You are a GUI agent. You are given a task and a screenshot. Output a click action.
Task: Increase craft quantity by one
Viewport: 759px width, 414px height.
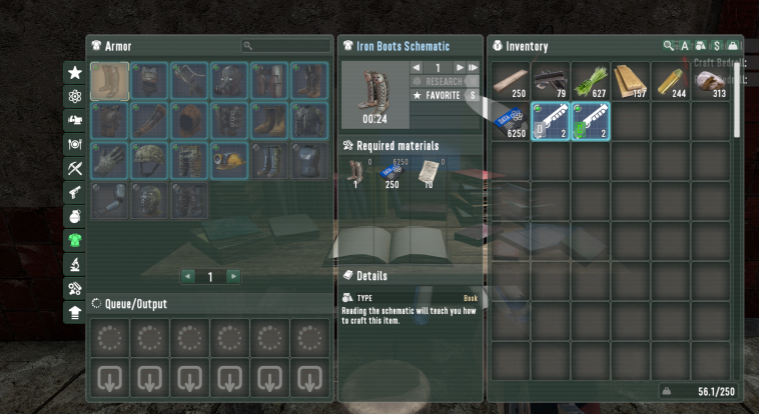coord(459,68)
